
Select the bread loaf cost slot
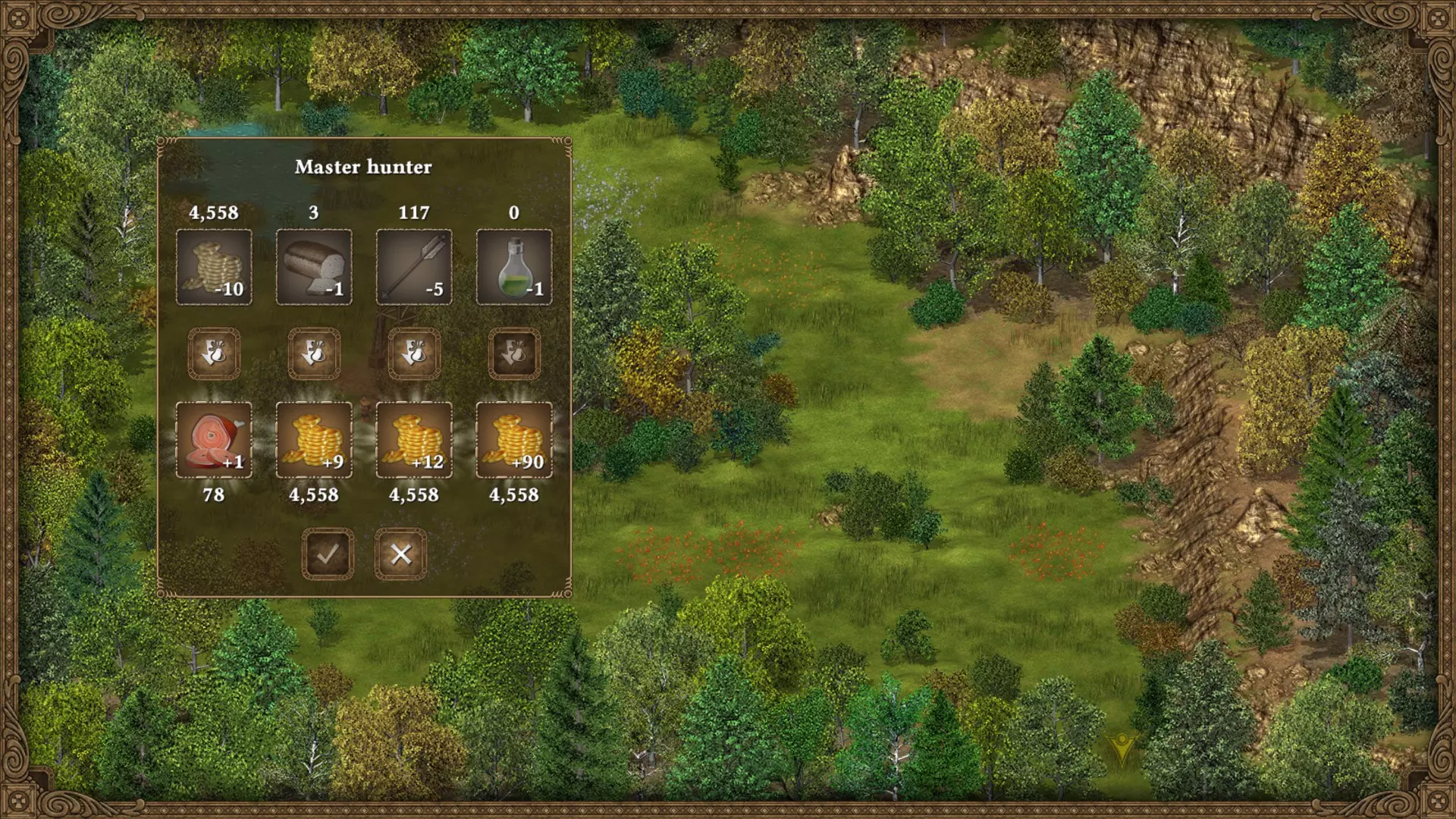pyautogui.click(x=314, y=267)
